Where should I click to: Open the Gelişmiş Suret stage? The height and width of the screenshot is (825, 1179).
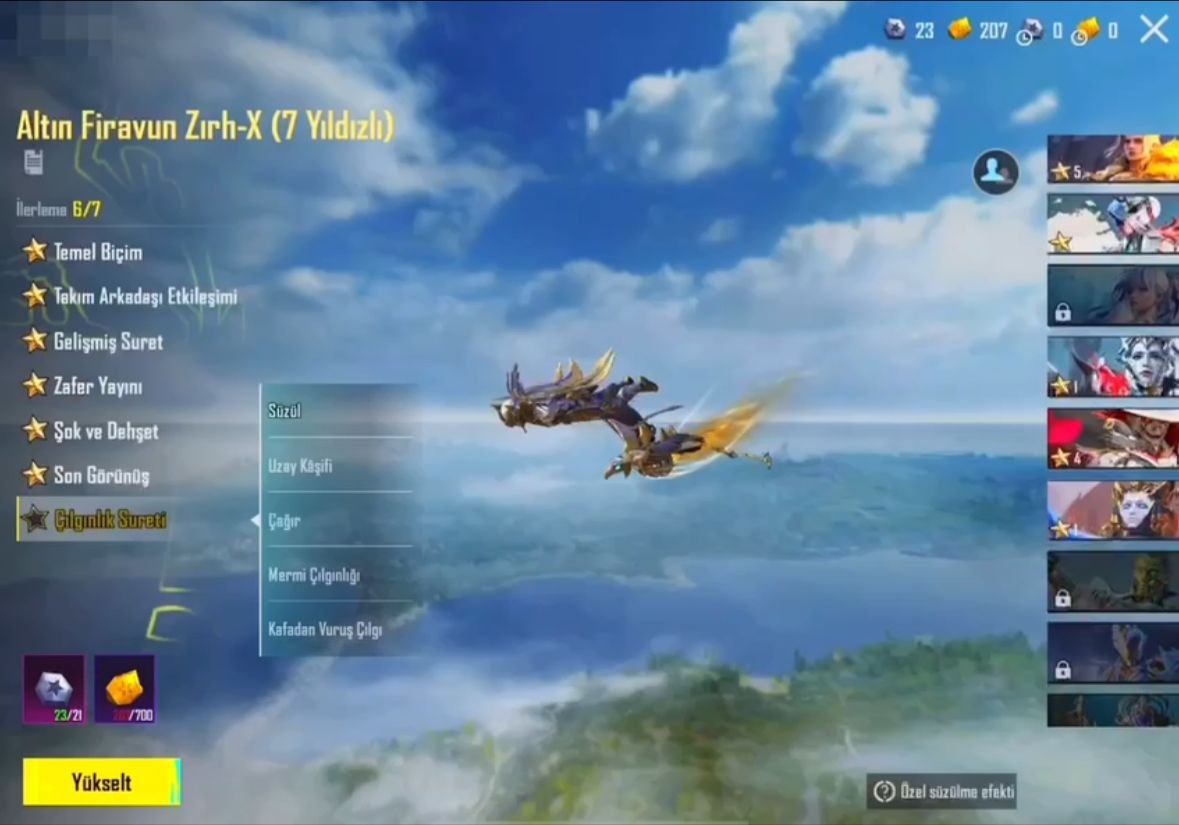point(107,341)
